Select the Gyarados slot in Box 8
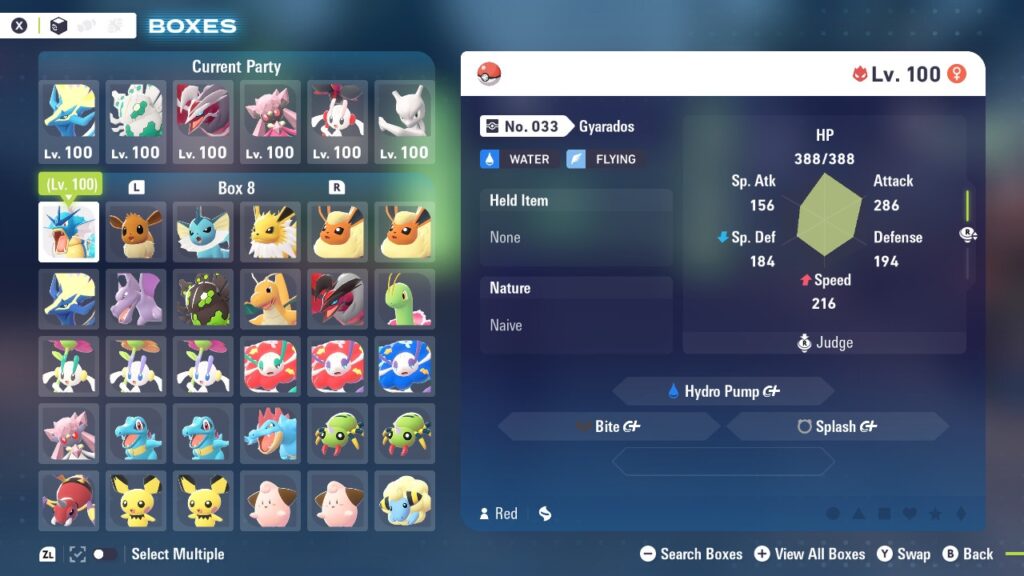Image resolution: width=1024 pixels, height=576 pixels. click(x=69, y=232)
